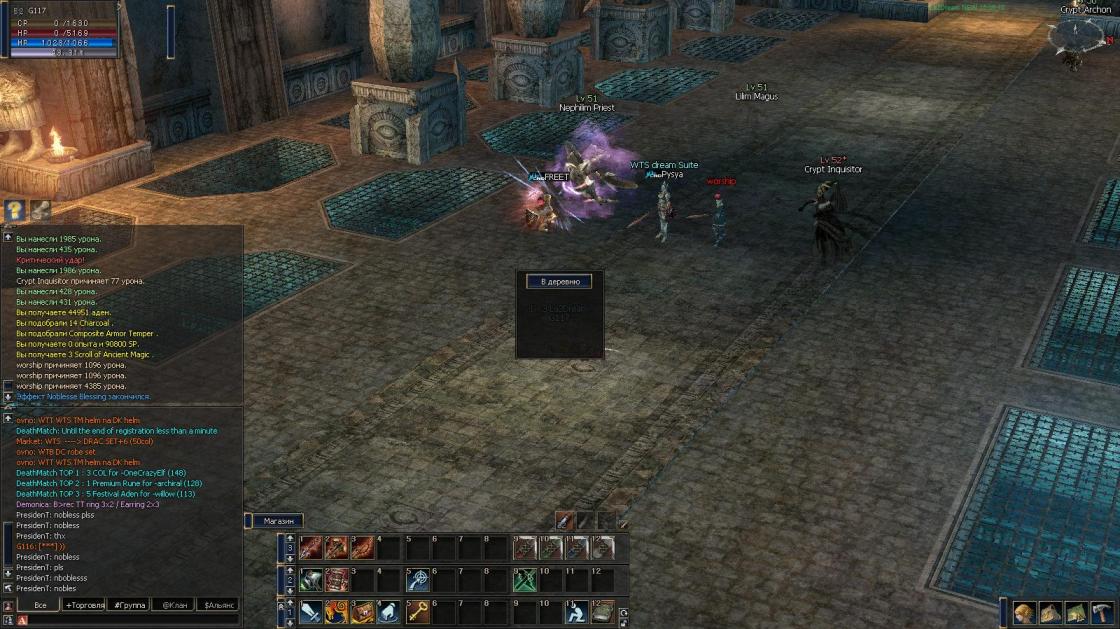Choose the $Альянс alliance chat tab
This screenshot has height=629, width=1120.
(219, 605)
